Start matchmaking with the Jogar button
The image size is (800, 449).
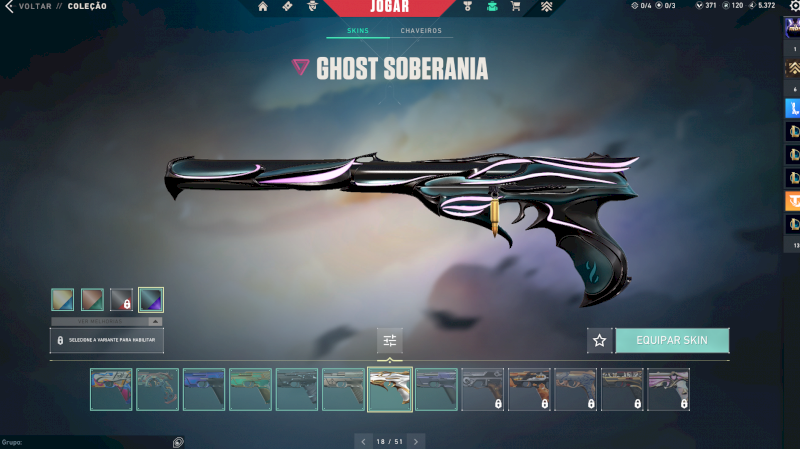389,7
